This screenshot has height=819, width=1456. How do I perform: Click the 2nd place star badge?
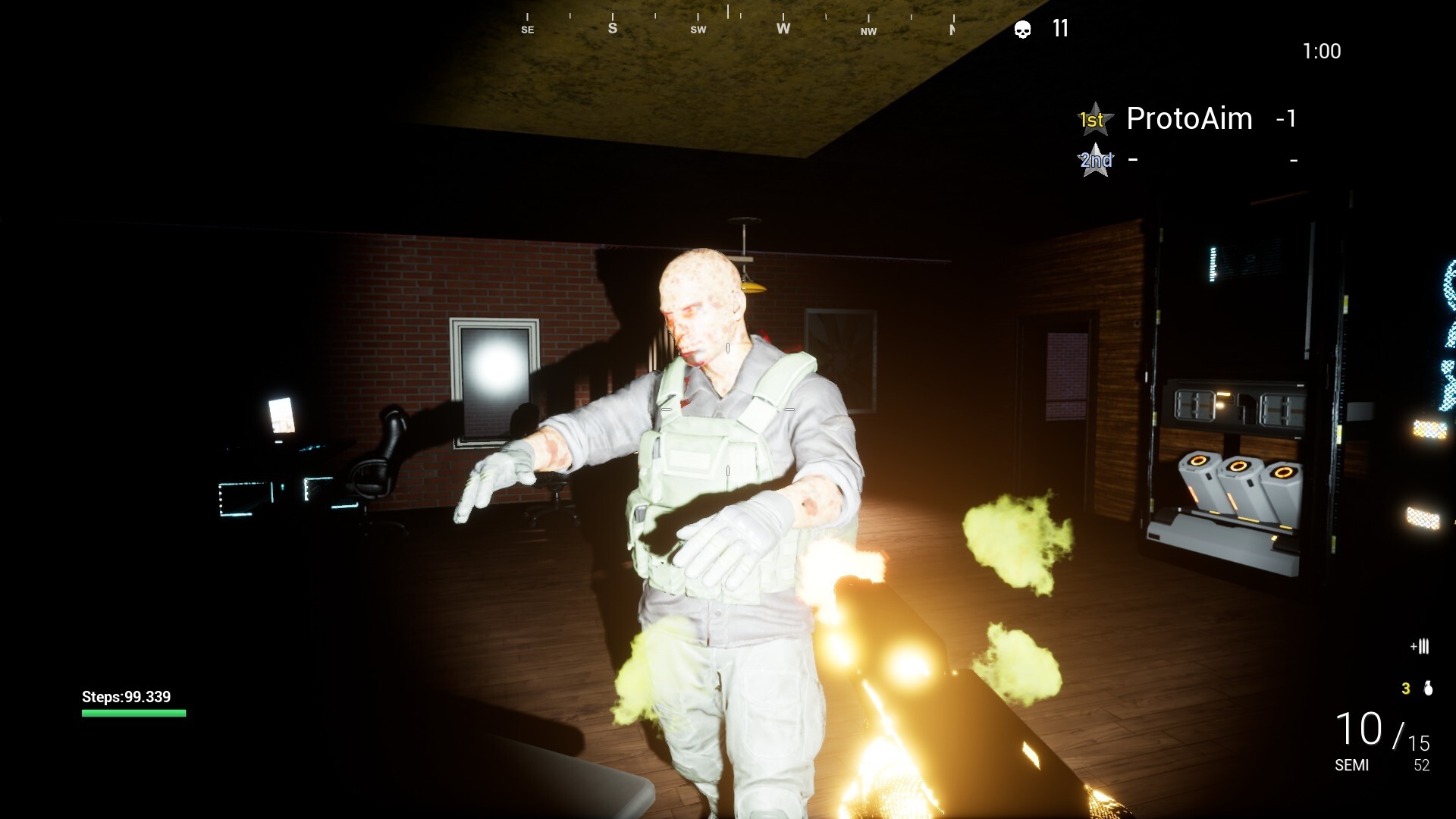tap(1095, 160)
